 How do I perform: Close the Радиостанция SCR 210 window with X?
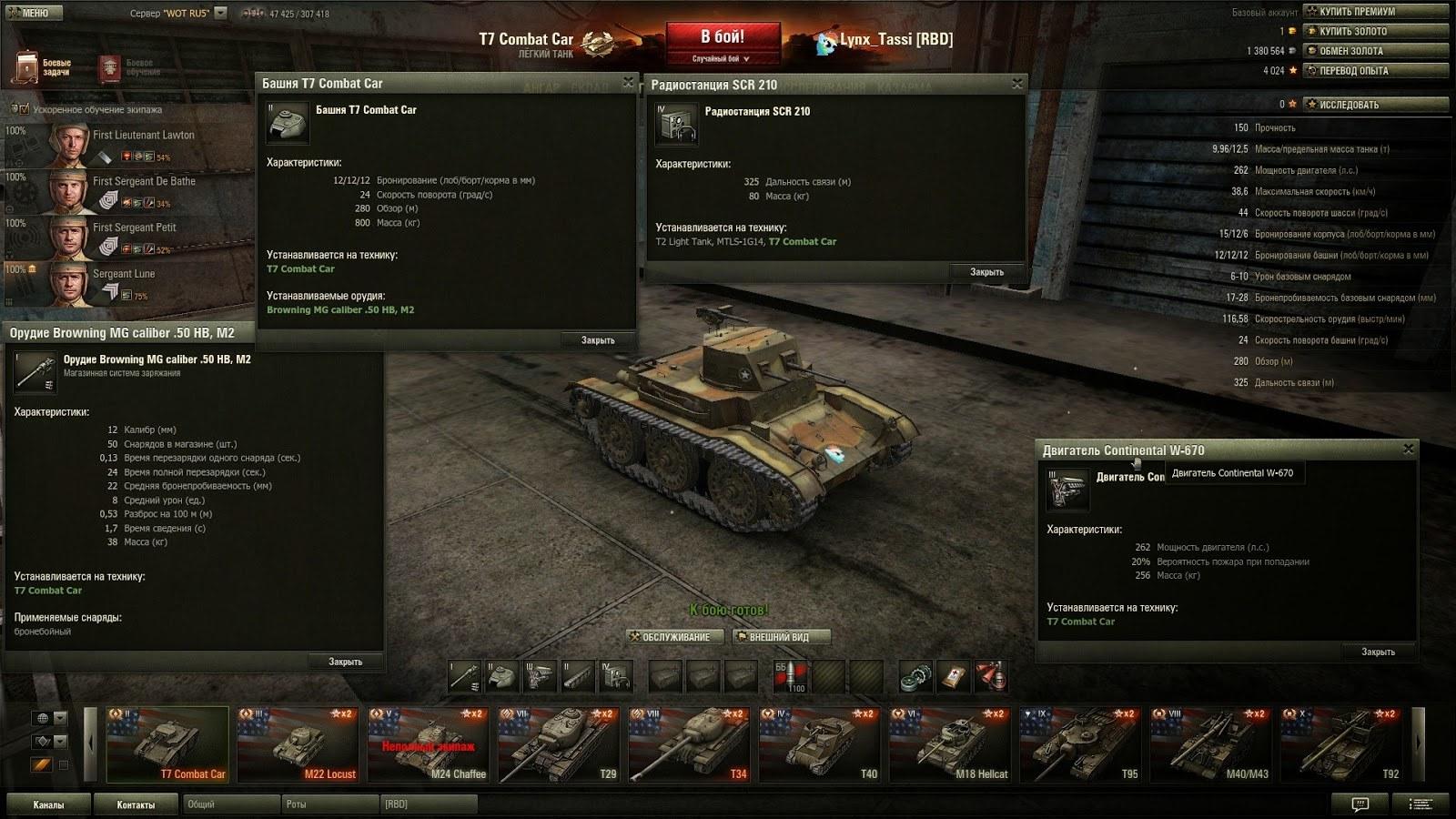[1017, 84]
